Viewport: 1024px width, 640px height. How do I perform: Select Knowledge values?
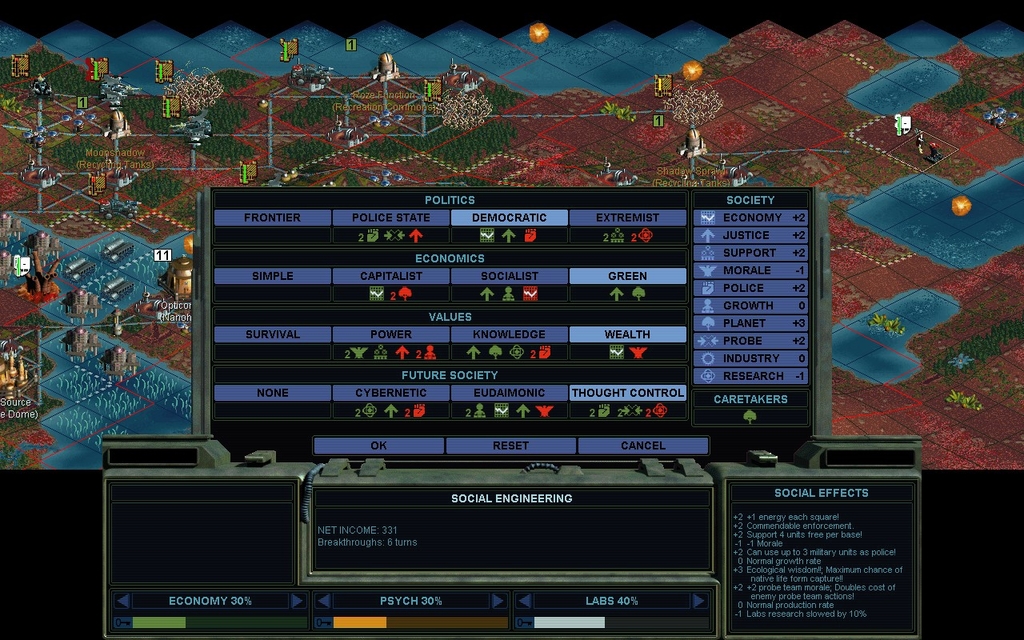click(x=509, y=334)
